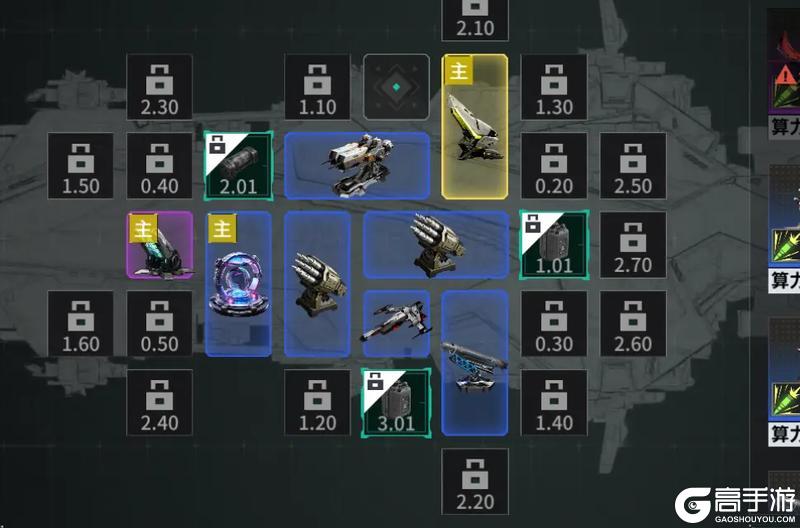Choose the small fighter aircraft slot
The width and height of the screenshot is (800, 528).
click(396, 324)
